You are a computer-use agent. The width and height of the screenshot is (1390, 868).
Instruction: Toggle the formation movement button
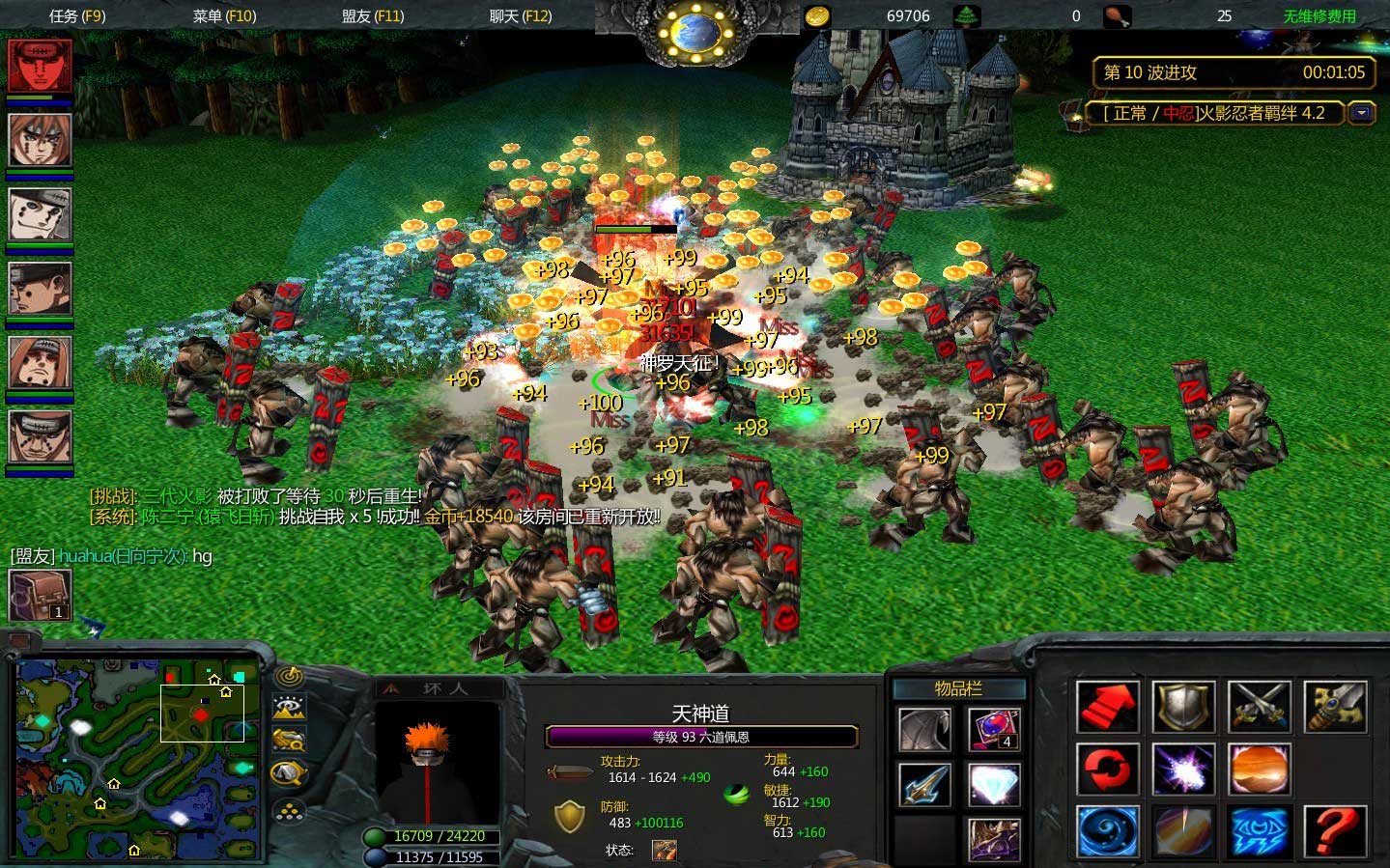click(289, 811)
